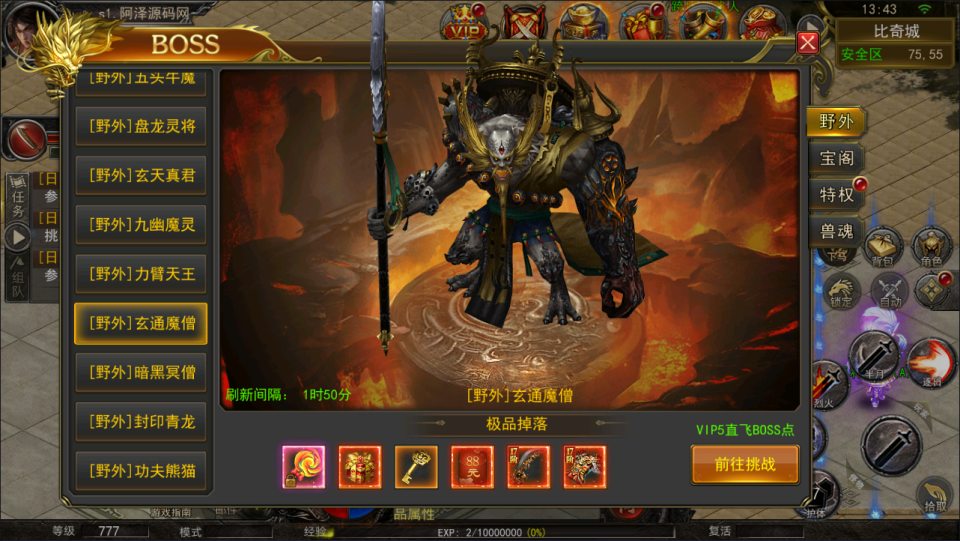Viewport: 960px width, 541px height.
Task: Click the 前往挑战 challenge button
Action: pos(745,464)
